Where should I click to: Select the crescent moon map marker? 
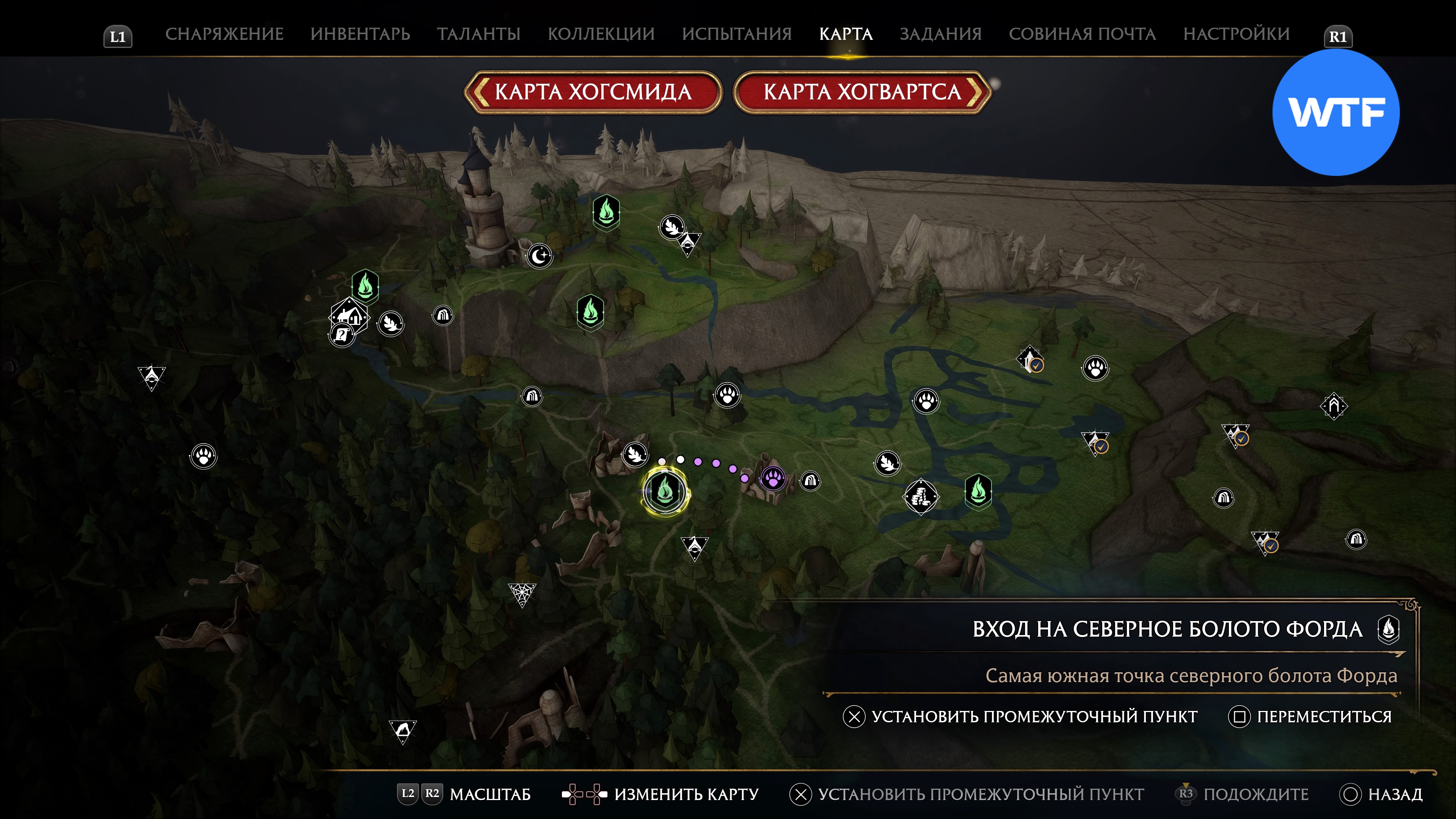point(539,256)
